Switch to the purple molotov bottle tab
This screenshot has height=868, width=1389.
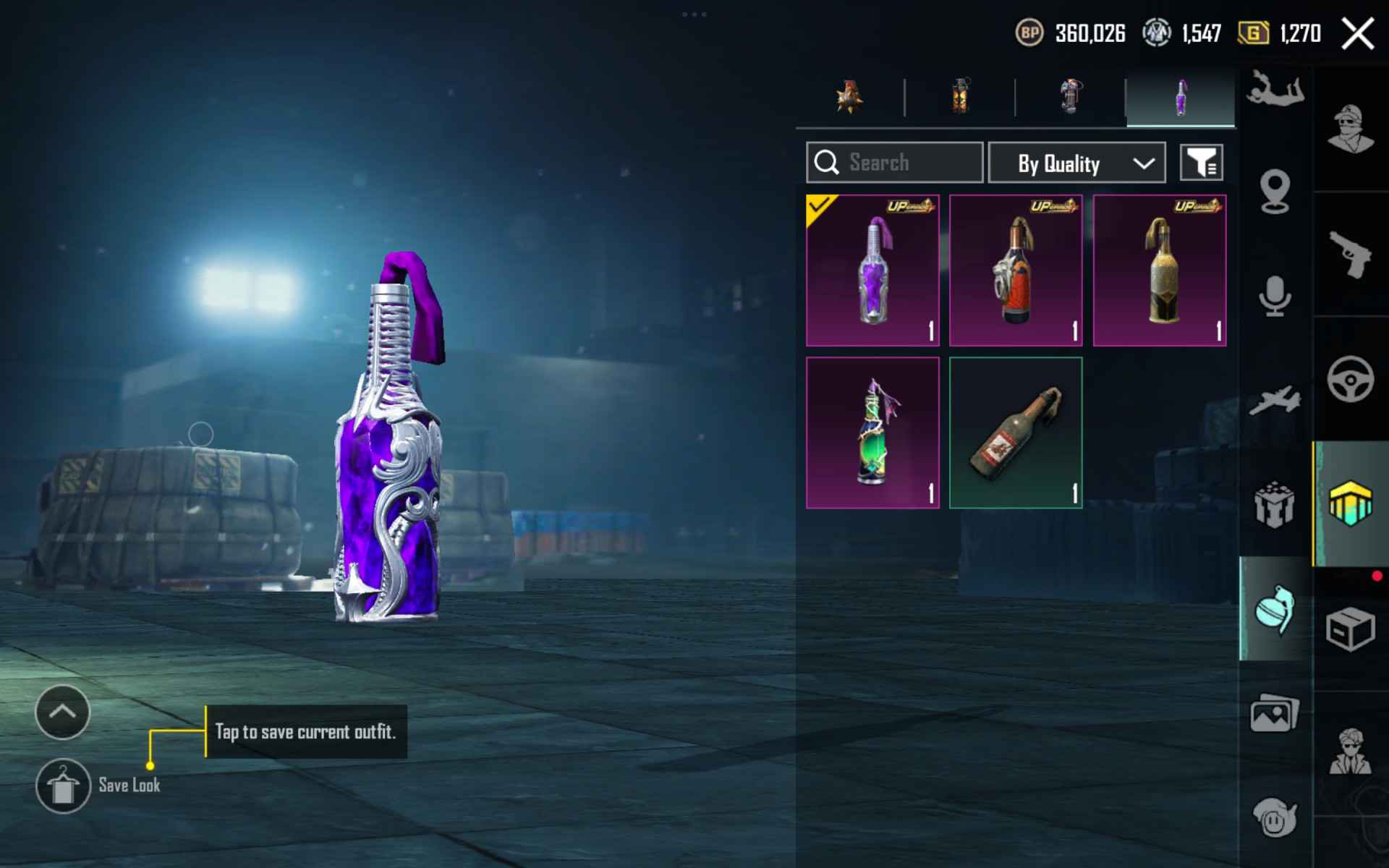[1180, 98]
